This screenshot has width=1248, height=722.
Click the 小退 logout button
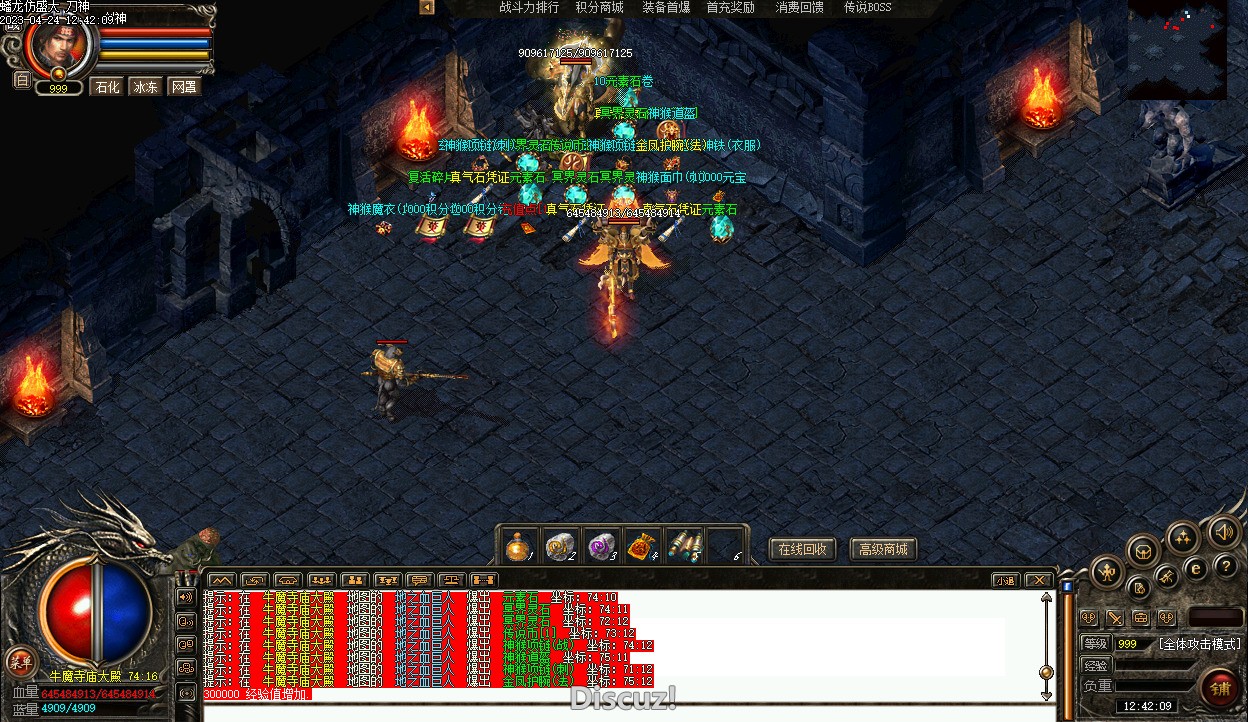(1005, 580)
